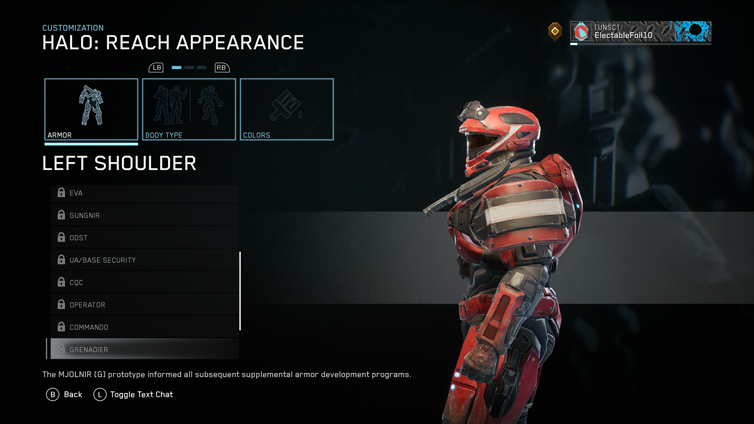Open the Colors tab
Screen dimensions: 754x424
(x=286, y=109)
